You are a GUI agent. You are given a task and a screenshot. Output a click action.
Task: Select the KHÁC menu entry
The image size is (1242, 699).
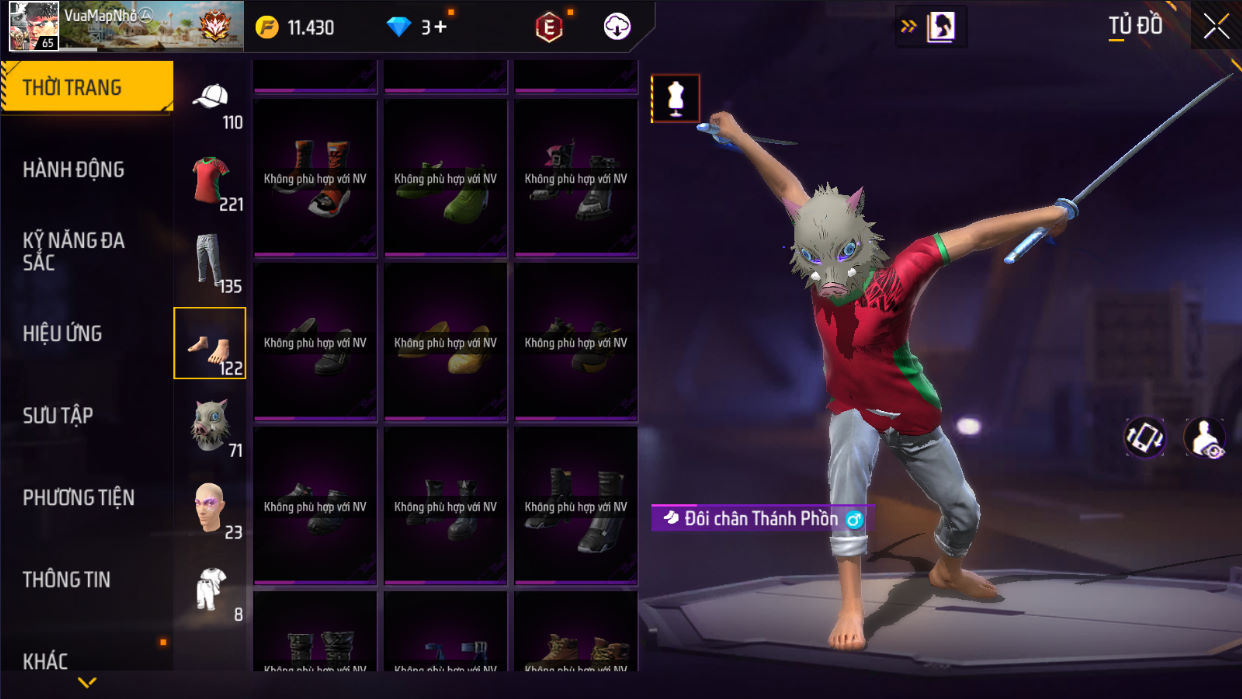[46, 661]
